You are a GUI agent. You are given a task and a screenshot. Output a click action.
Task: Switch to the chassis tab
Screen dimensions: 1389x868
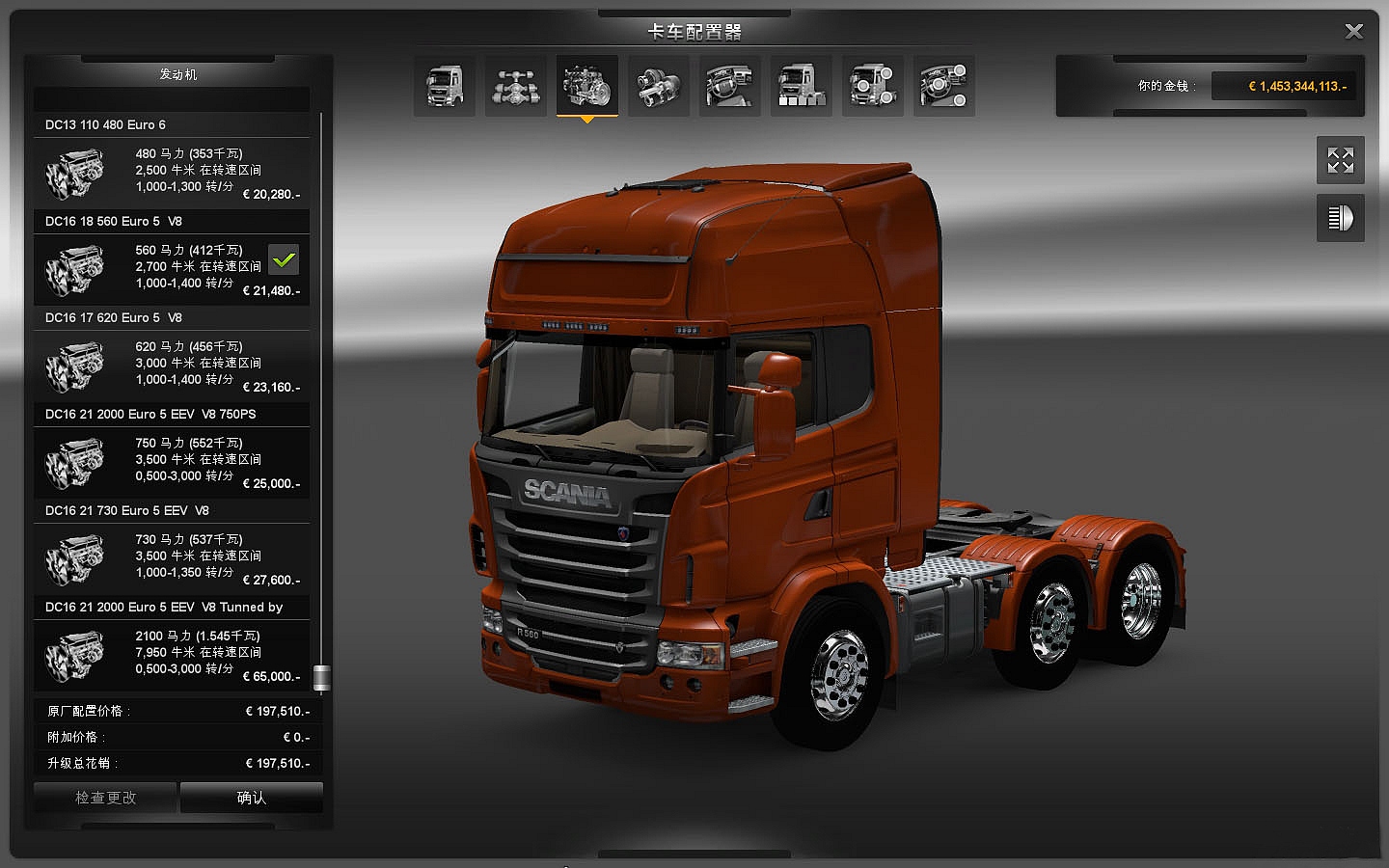tap(516, 86)
